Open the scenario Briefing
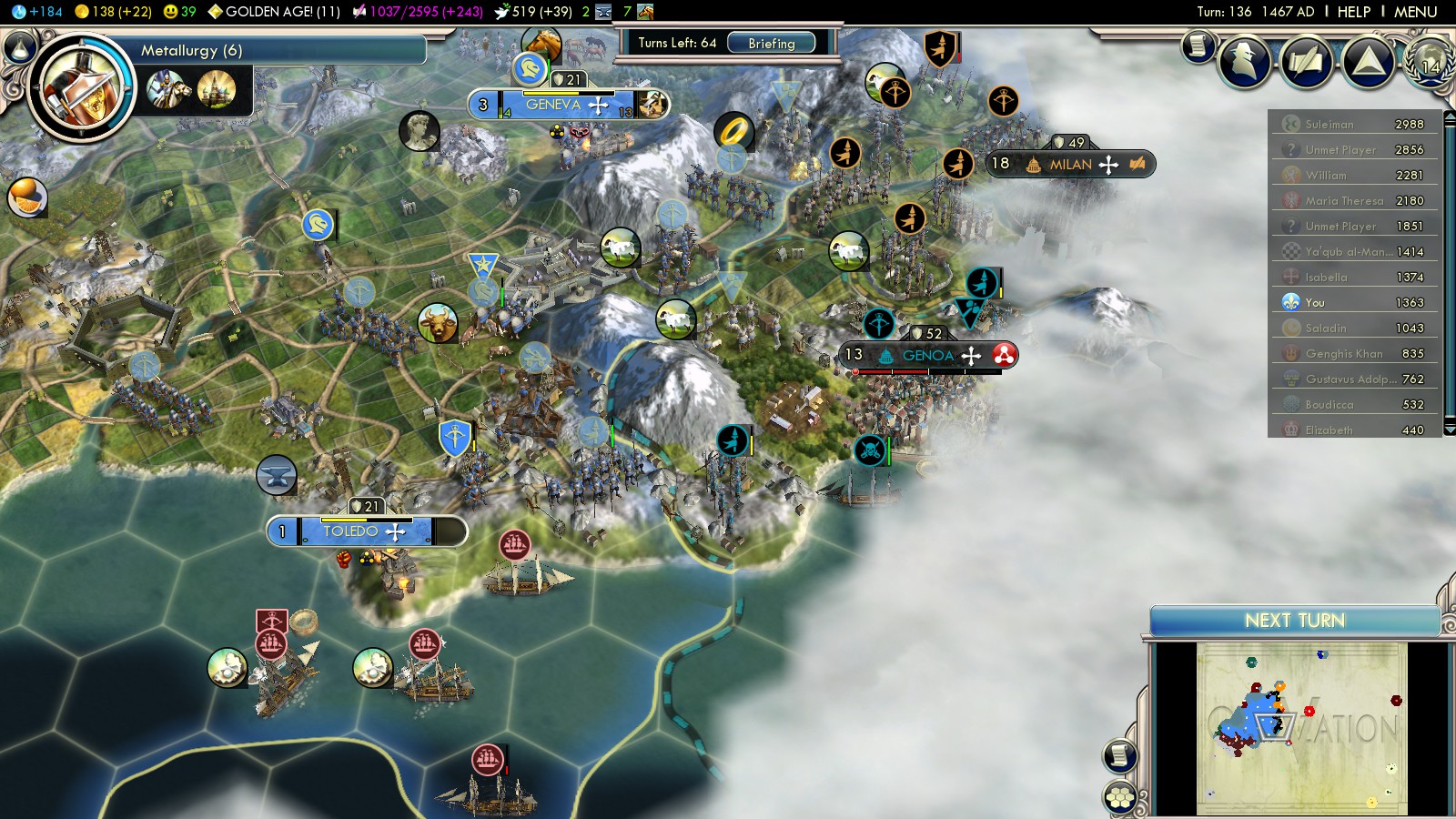 tap(771, 43)
